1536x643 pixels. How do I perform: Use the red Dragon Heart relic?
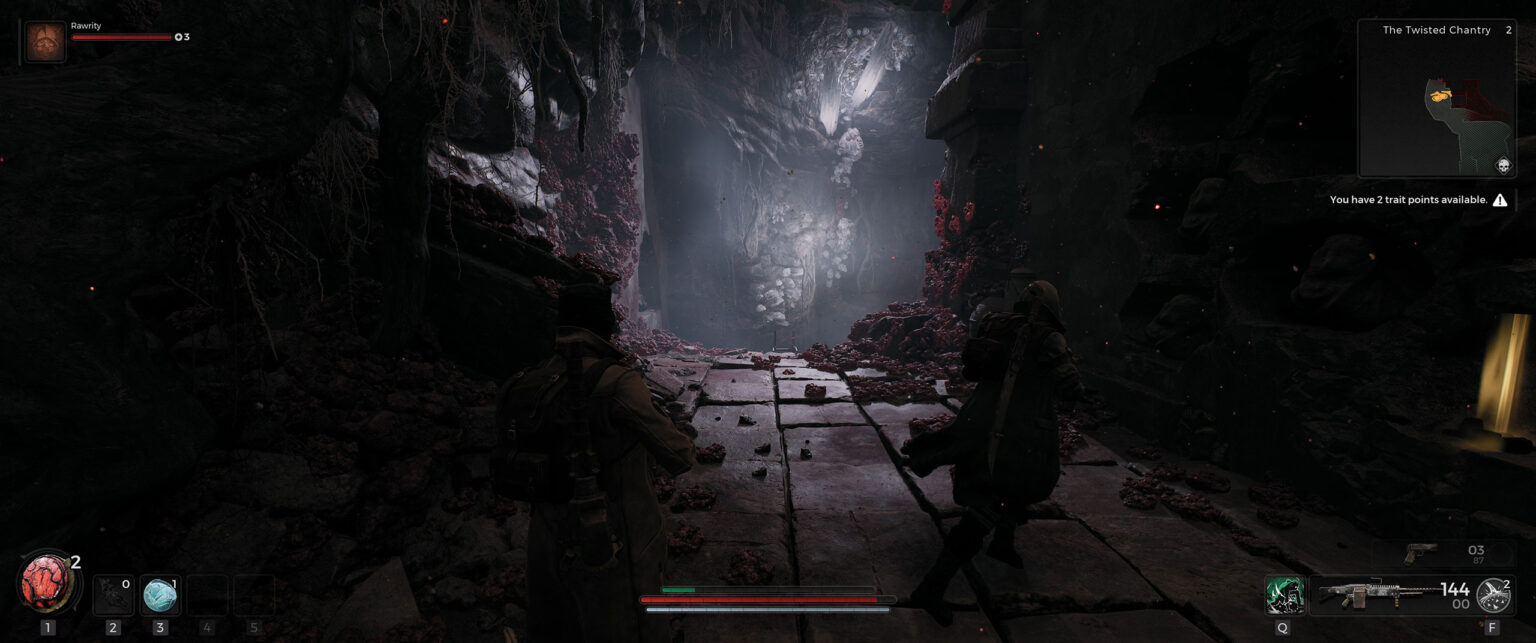click(x=47, y=583)
